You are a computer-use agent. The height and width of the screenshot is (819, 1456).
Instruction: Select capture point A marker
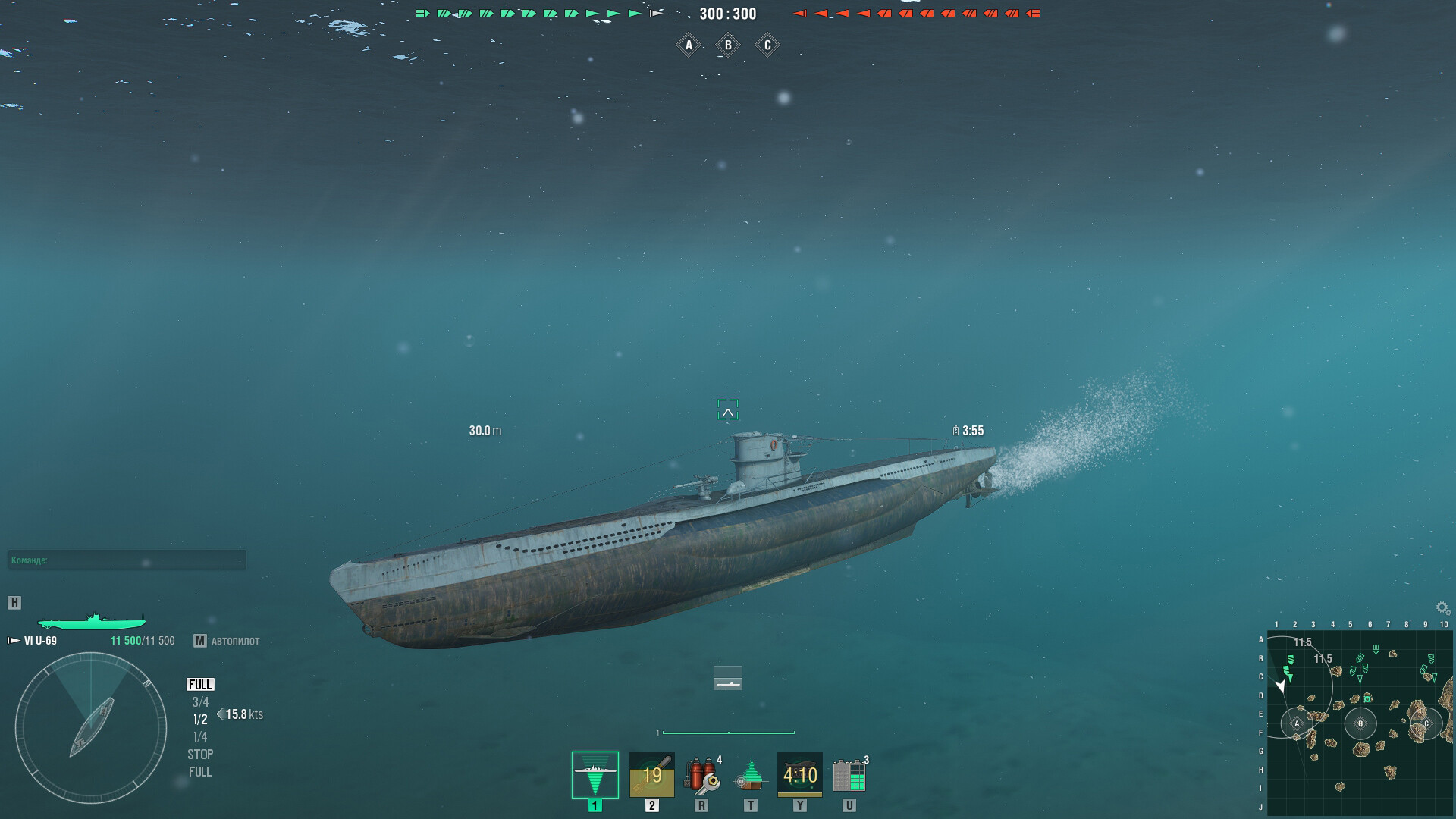pos(689,45)
